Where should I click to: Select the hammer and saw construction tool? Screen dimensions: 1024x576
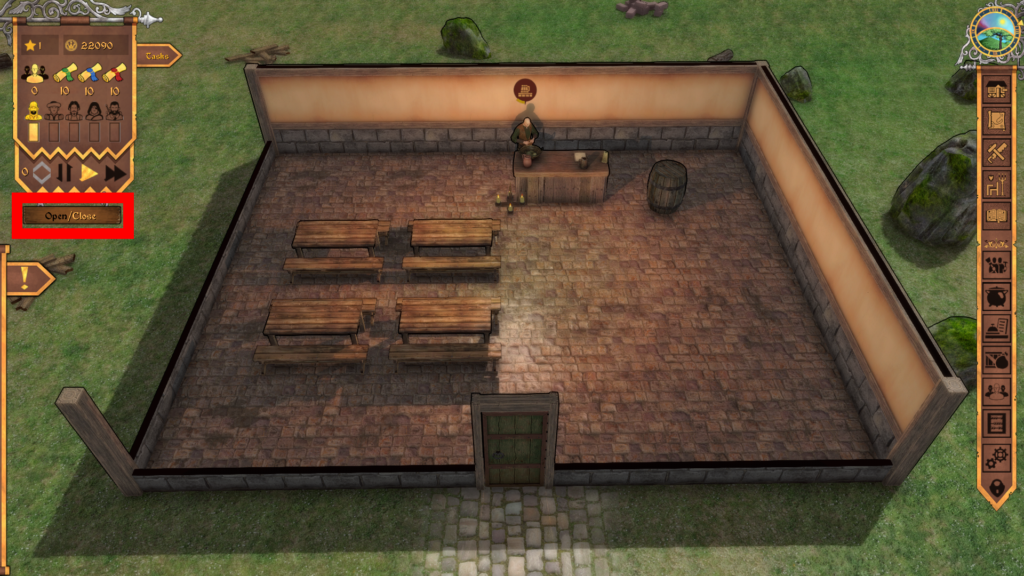pyautogui.click(x=996, y=152)
